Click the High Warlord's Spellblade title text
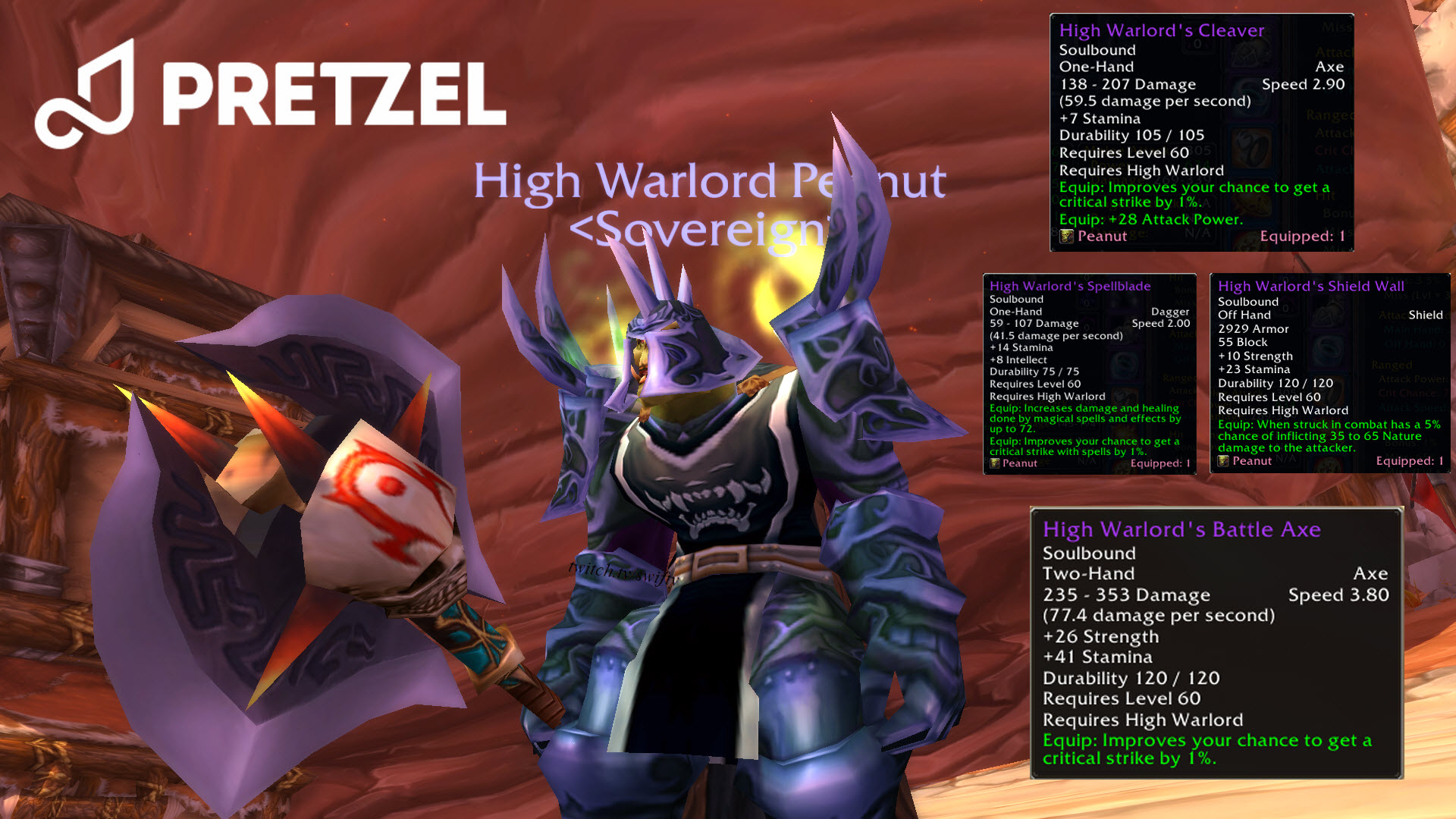Screen dimensions: 1456x819 coord(1069,286)
